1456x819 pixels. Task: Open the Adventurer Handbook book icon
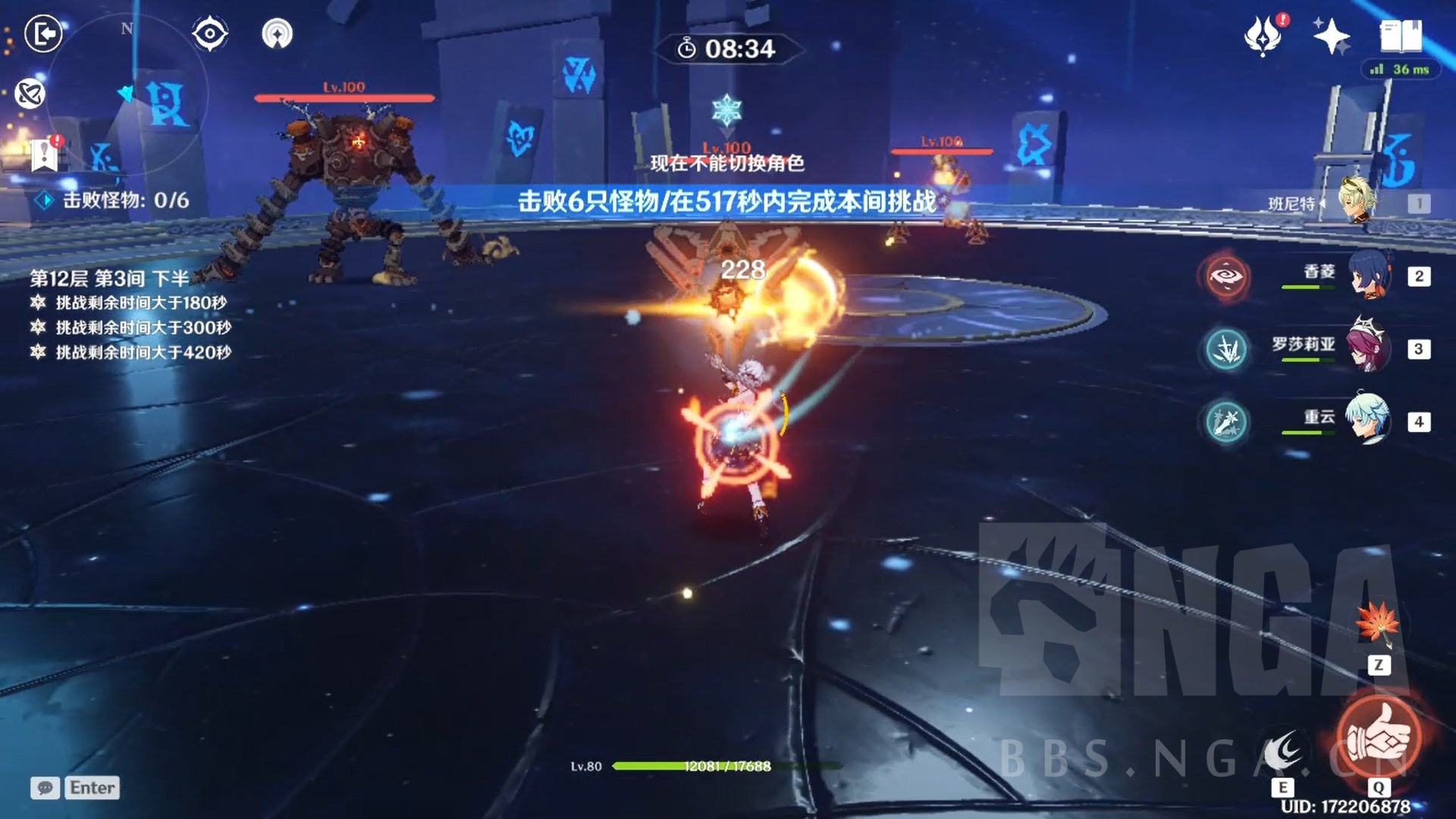coord(1400,35)
